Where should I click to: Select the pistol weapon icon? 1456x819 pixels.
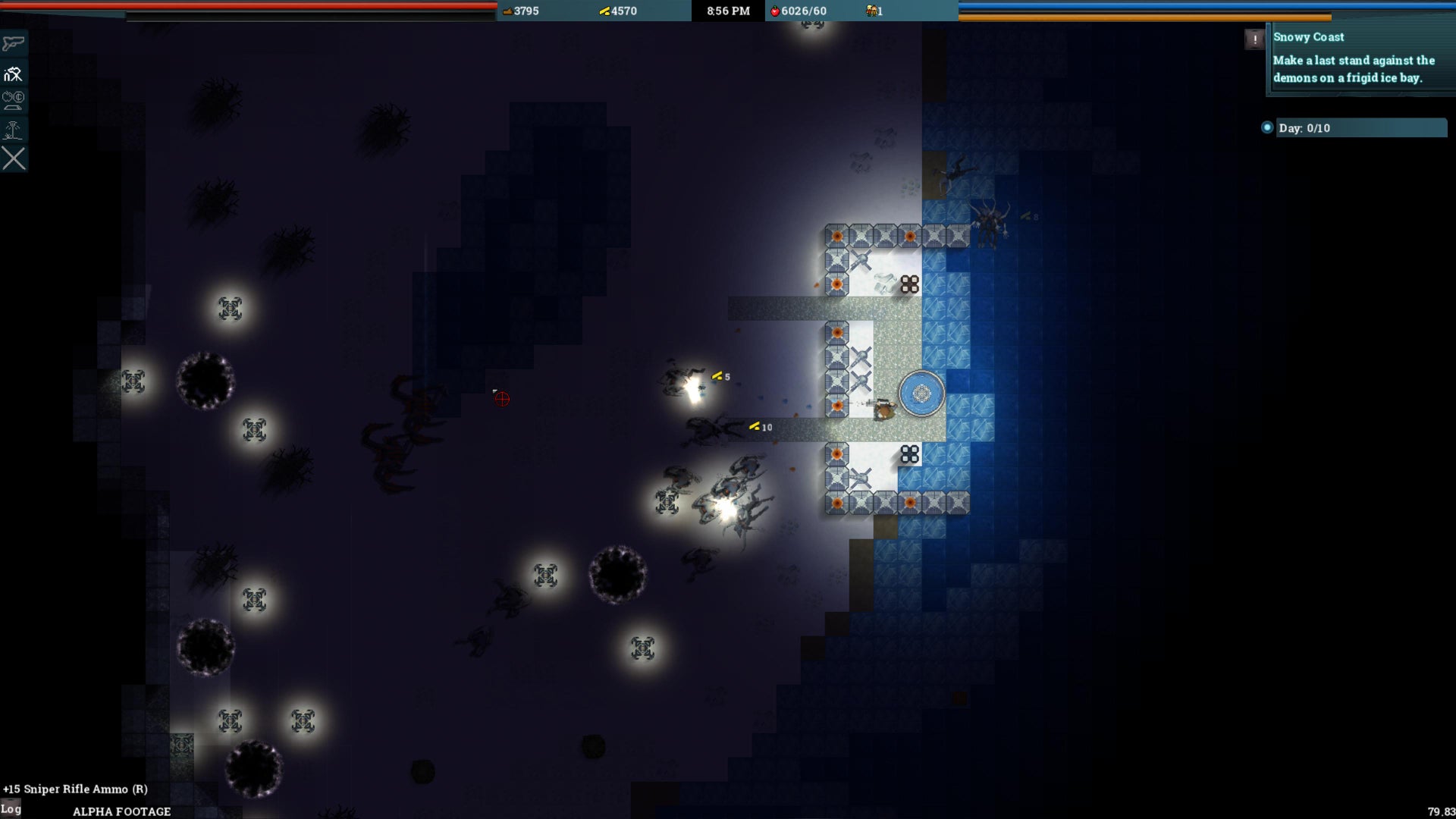[x=14, y=43]
